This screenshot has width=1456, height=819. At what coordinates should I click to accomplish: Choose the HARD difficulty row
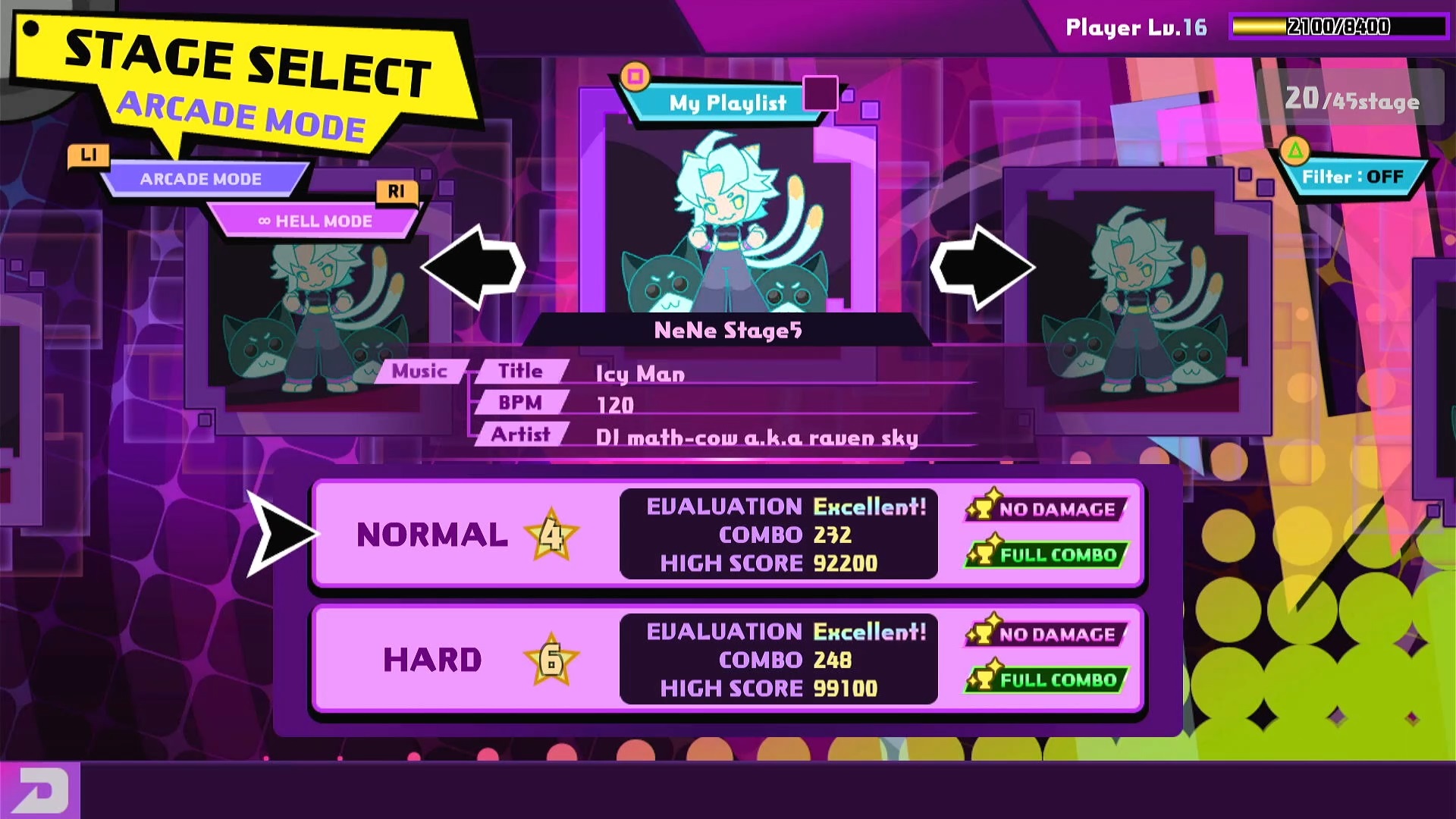tap(726, 659)
